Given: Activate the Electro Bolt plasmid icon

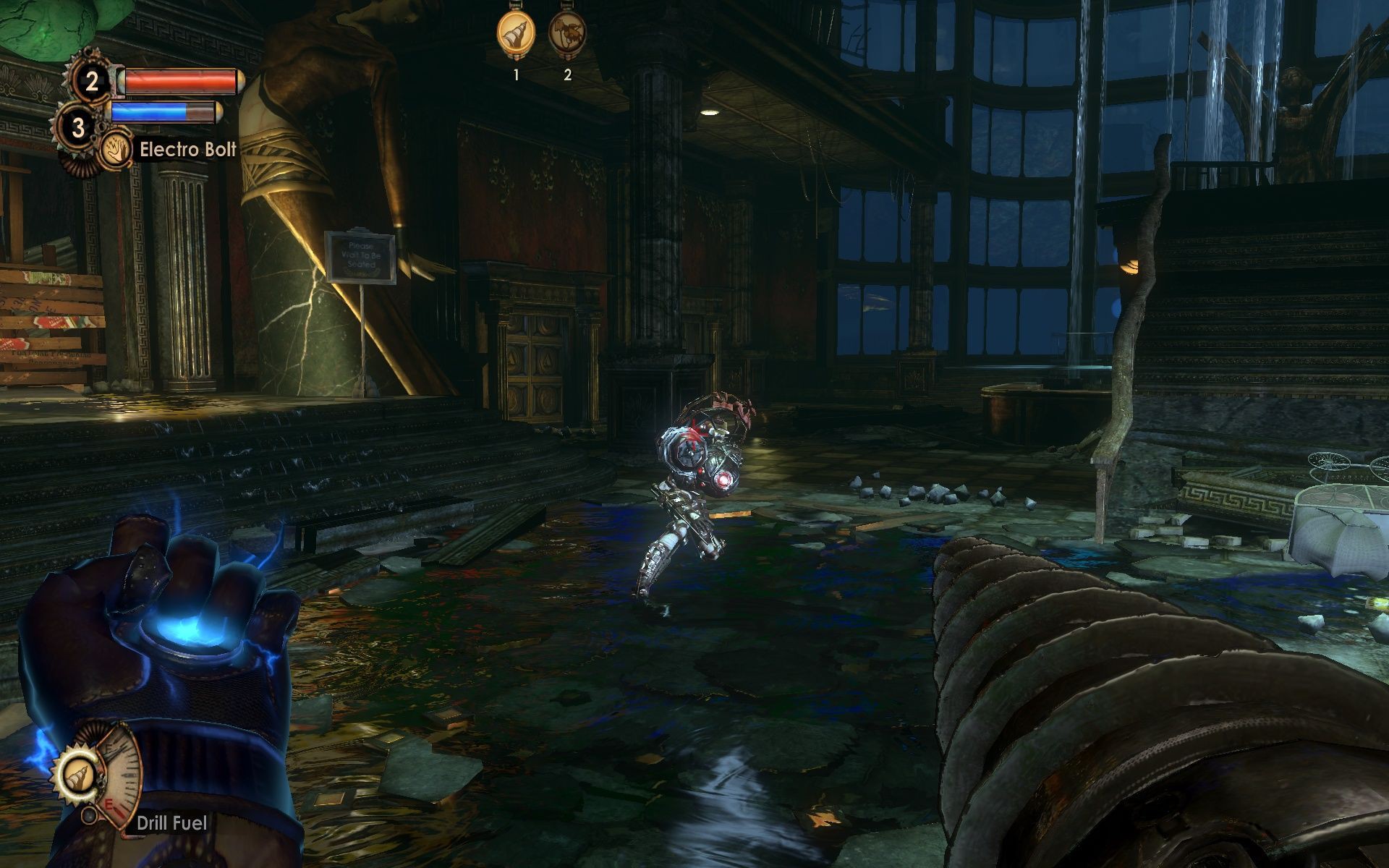Looking at the screenshot, I should click(x=116, y=150).
